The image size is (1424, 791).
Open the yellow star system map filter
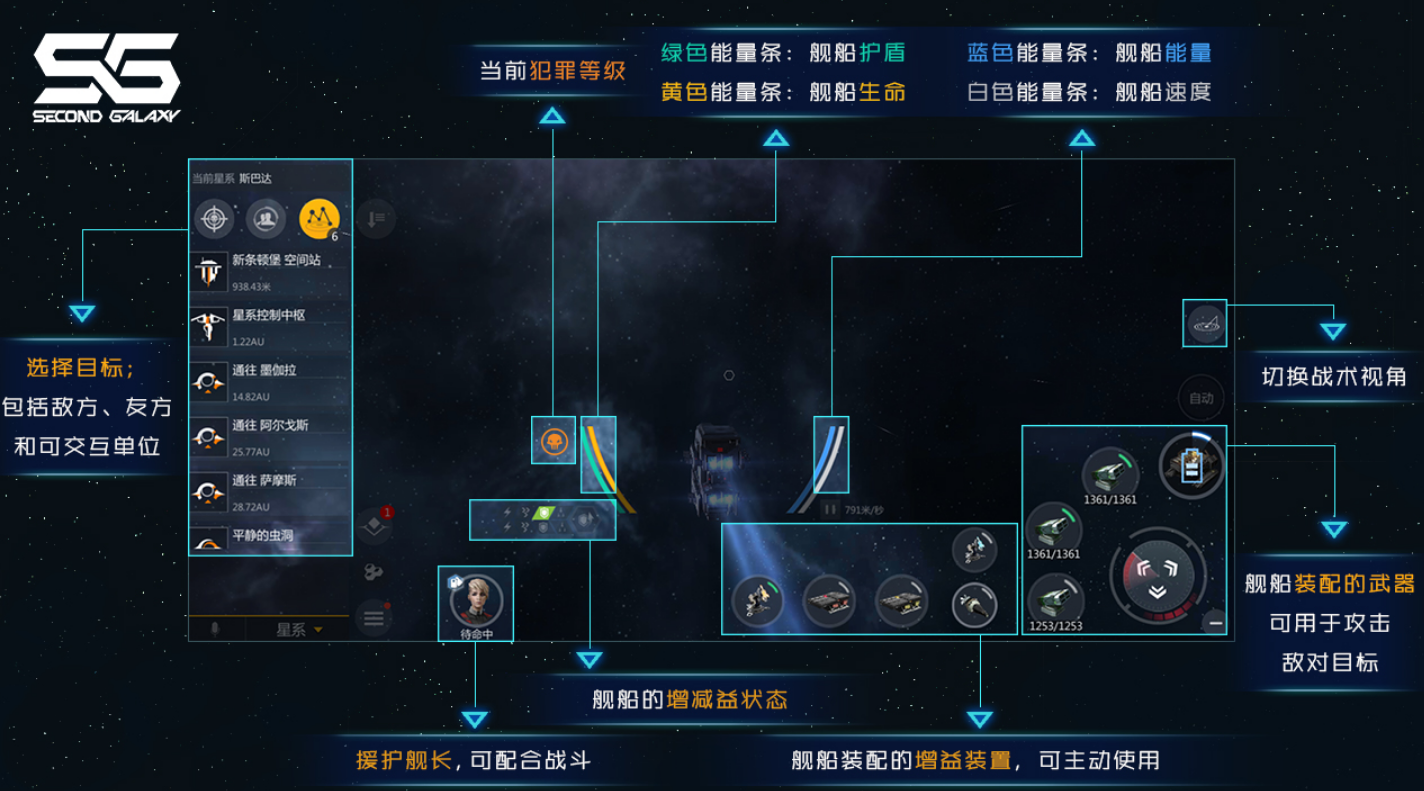(320, 218)
